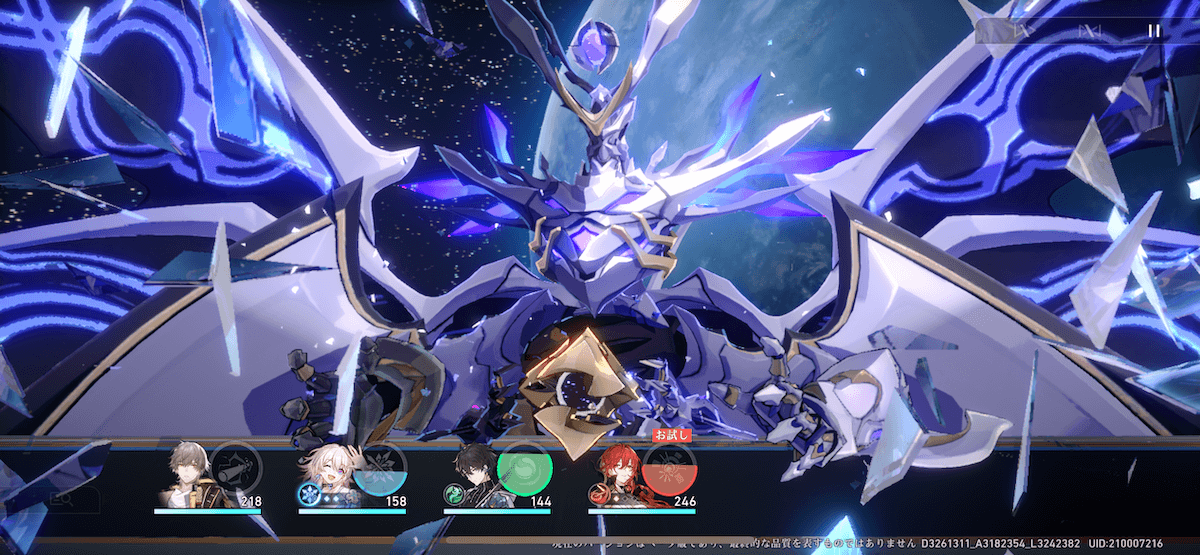
Task: Activate Trailblazer's baseball bat ultimate icon
Action: click(236, 468)
